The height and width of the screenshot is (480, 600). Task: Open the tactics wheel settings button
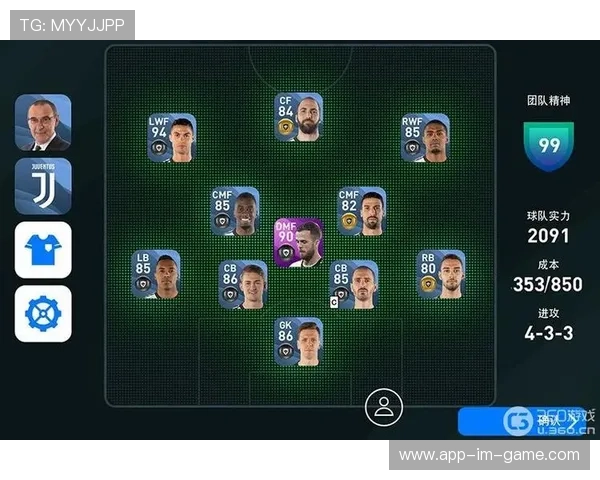coord(43,313)
